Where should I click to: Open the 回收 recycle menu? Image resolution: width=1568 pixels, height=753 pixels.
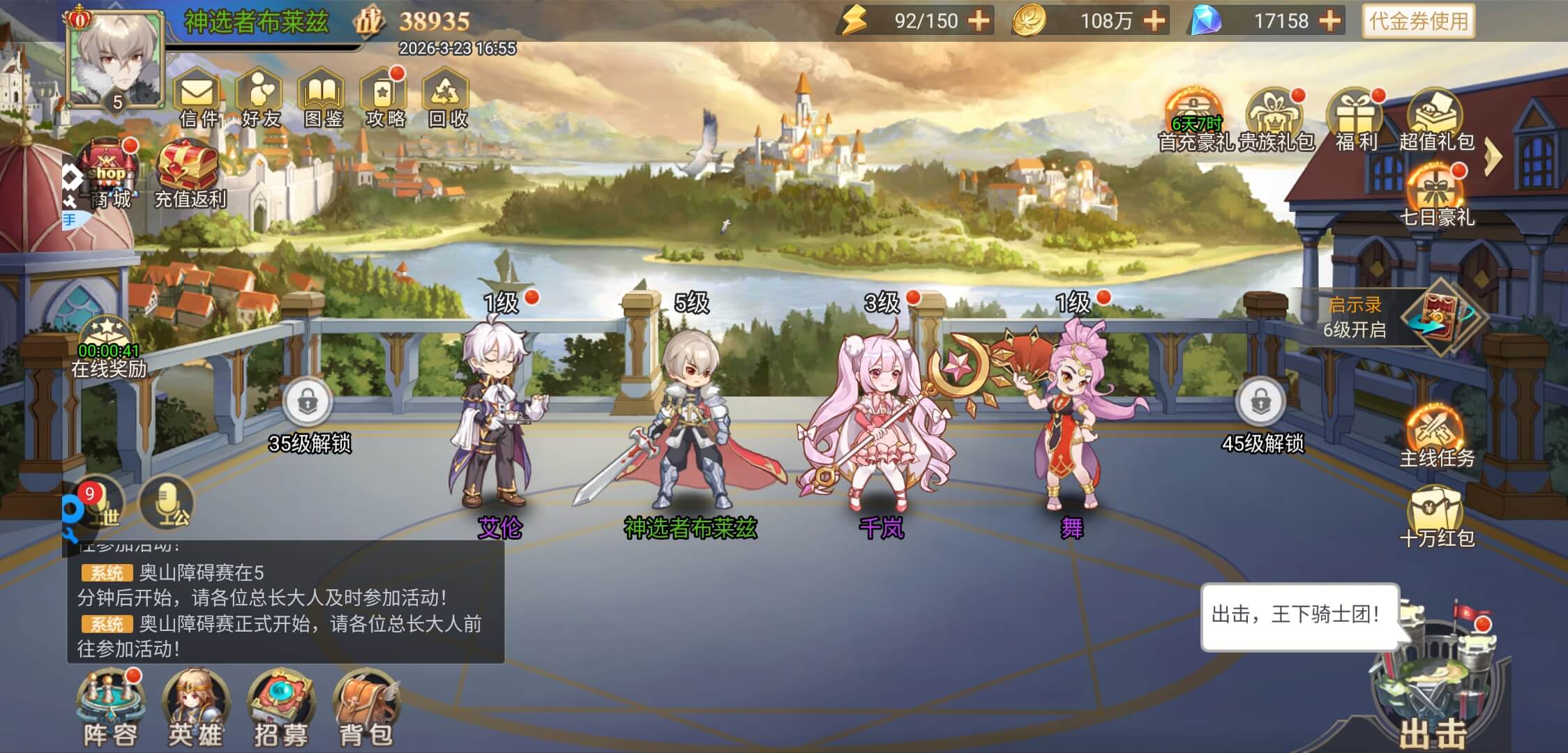pyautogui.click(x=446, y=99)
